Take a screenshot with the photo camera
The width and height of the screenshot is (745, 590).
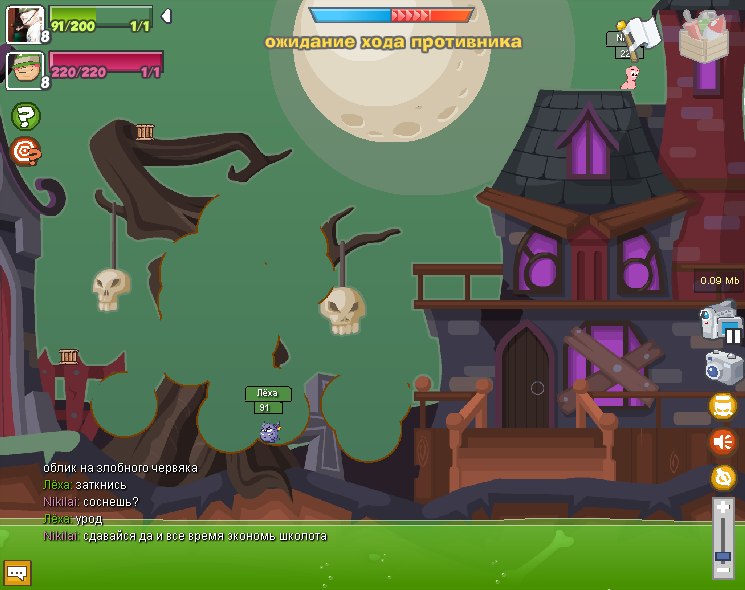pyautogui.click(x=722, y=368)
